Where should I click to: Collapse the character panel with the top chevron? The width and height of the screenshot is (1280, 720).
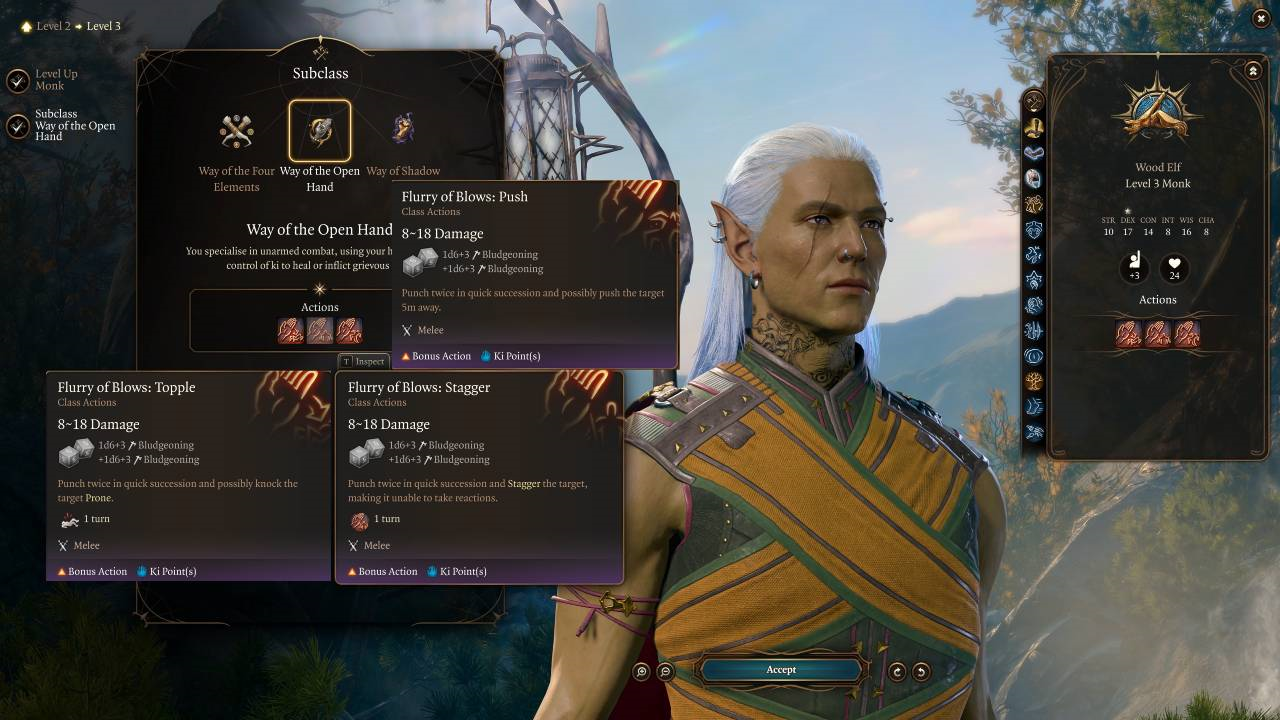click(x=1253, y=71)
